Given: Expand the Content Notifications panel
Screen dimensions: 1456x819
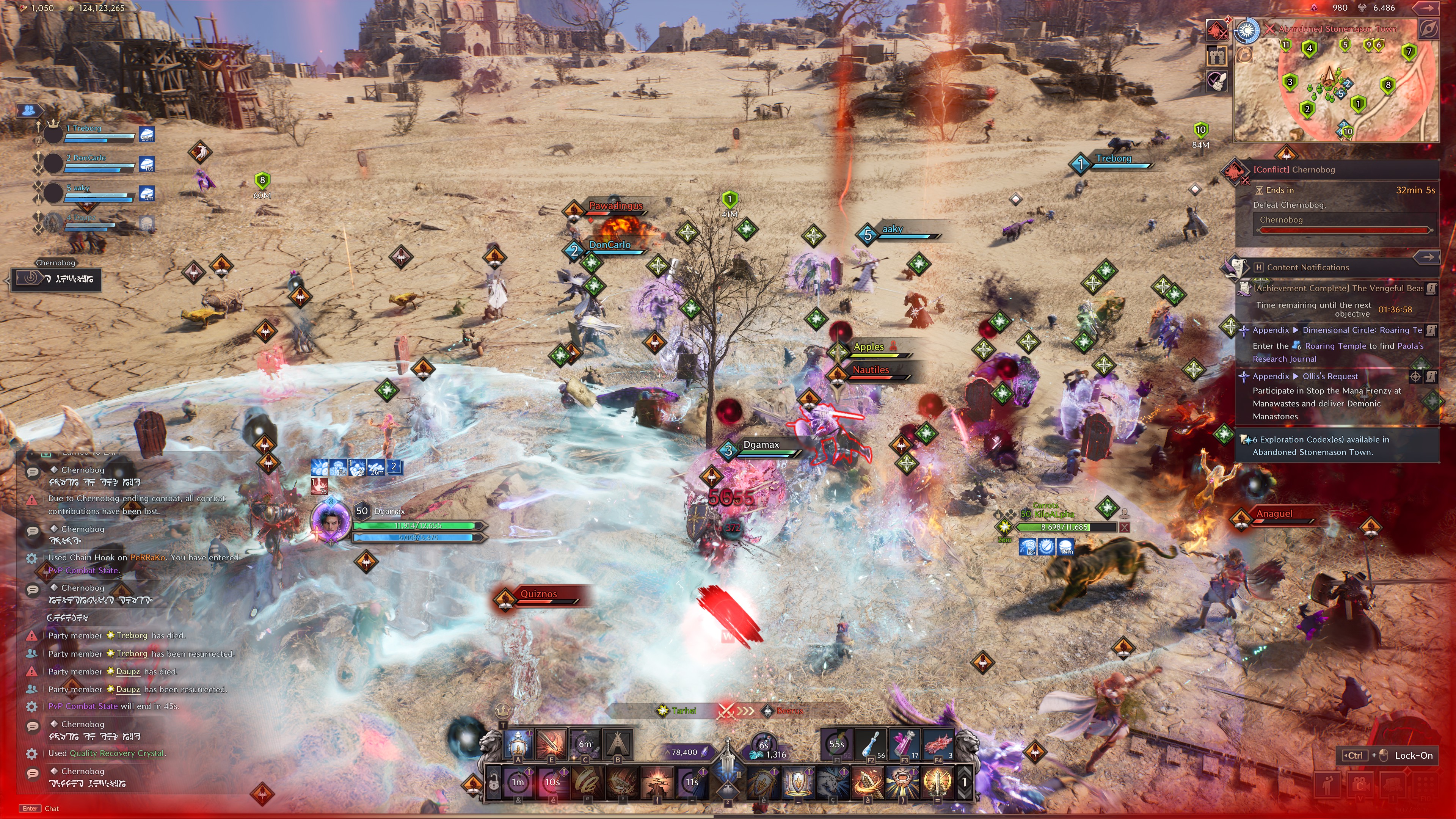Looking at the screenshot, I should [x=1426, y=257].
